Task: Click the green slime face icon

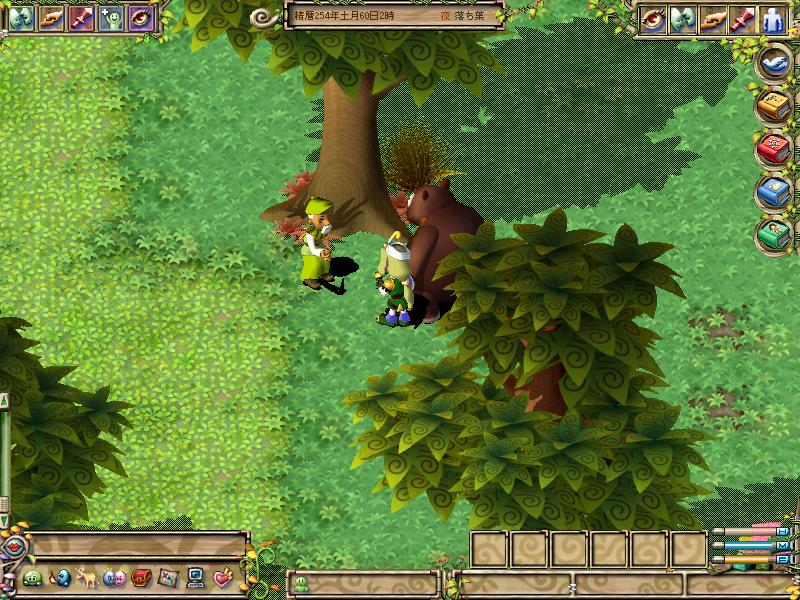Action: tap(33, 578)
